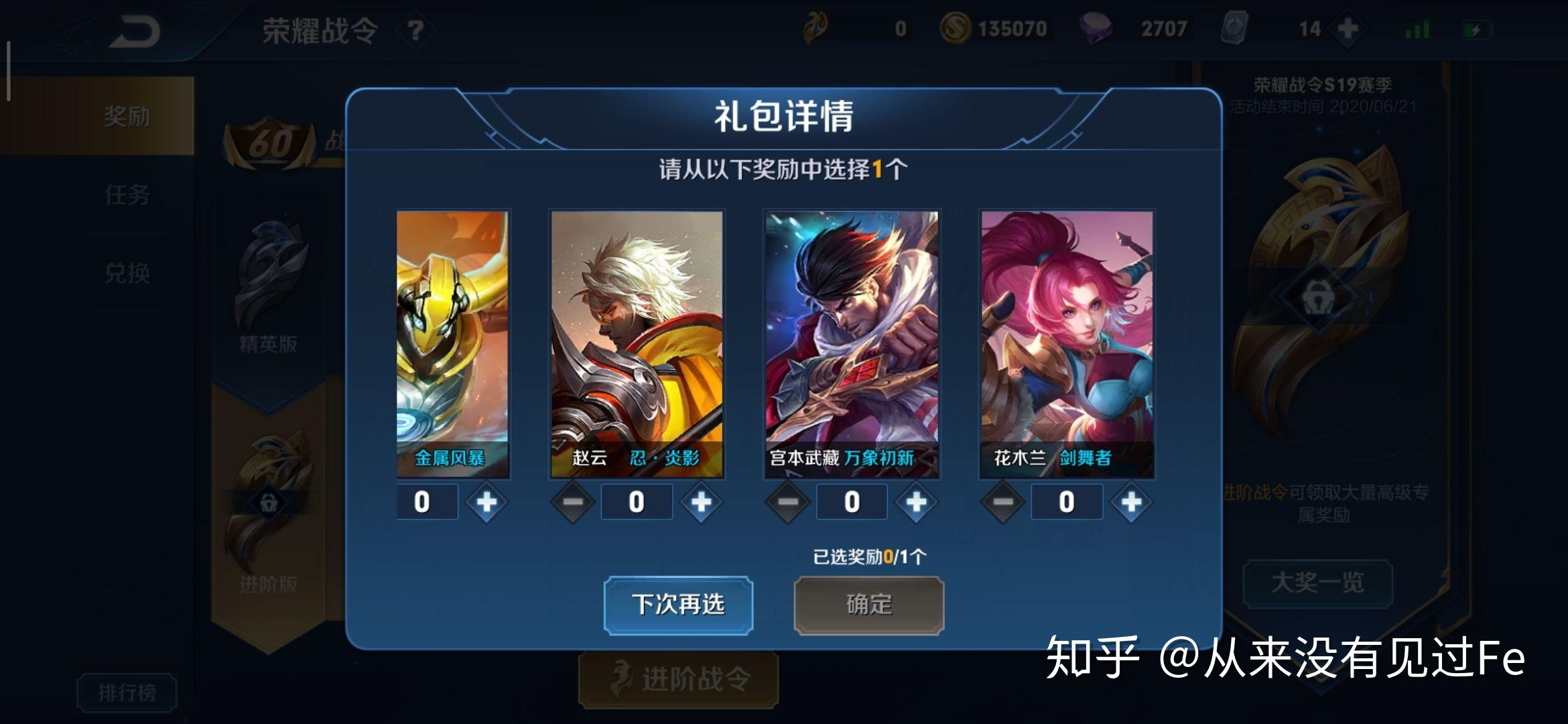Decrease 赵云 忍·炎影 quantity with minus
The width and height of the screenshot is (1568, 724).
[x=572, y=502]
